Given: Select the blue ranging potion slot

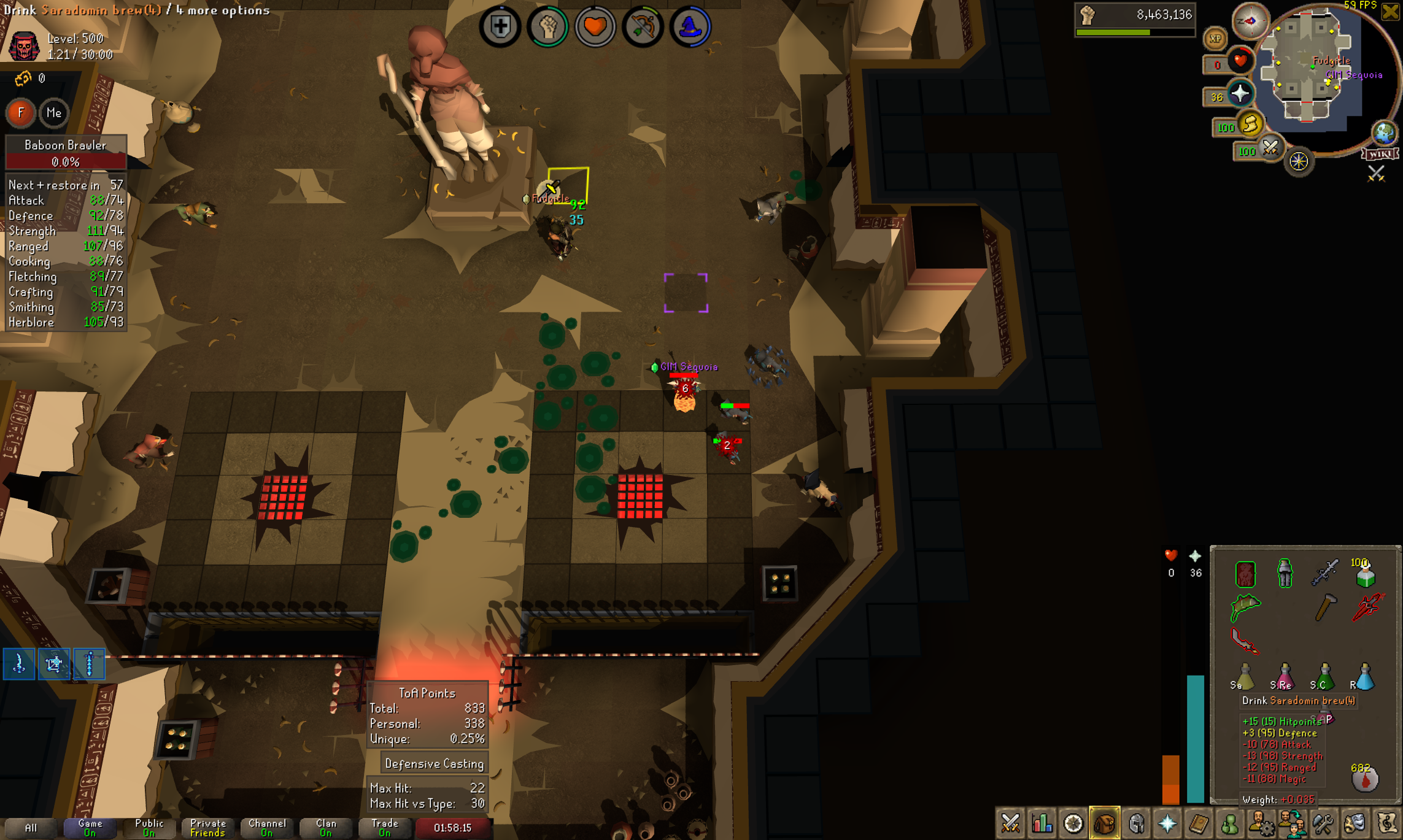Looking at the screenshot, I should coord(1364,677).
